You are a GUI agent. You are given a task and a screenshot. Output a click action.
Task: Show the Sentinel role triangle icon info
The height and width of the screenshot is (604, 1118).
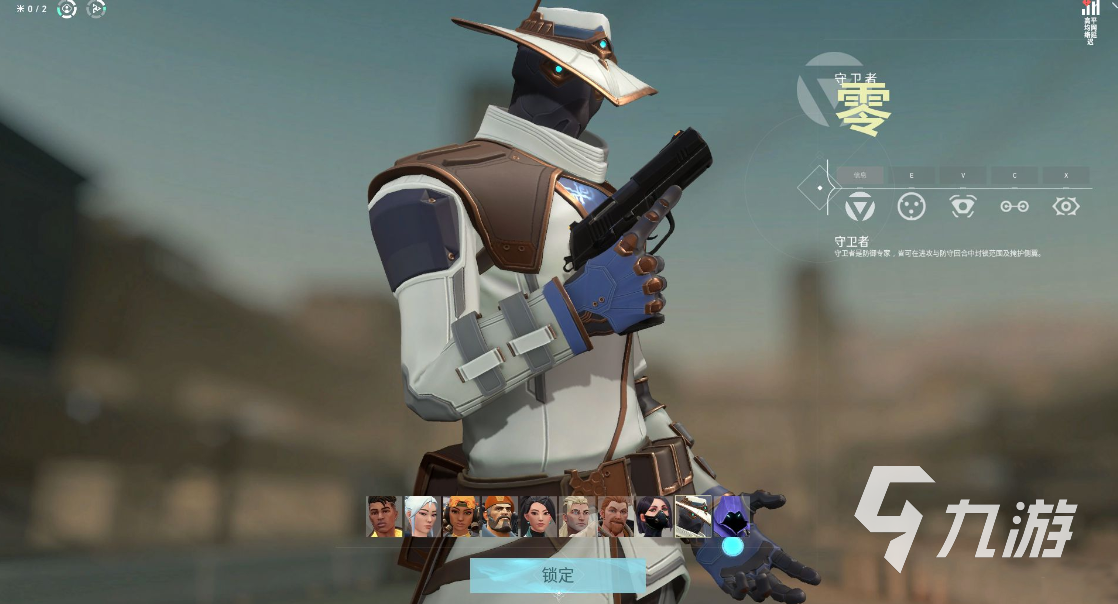[860, 206]
